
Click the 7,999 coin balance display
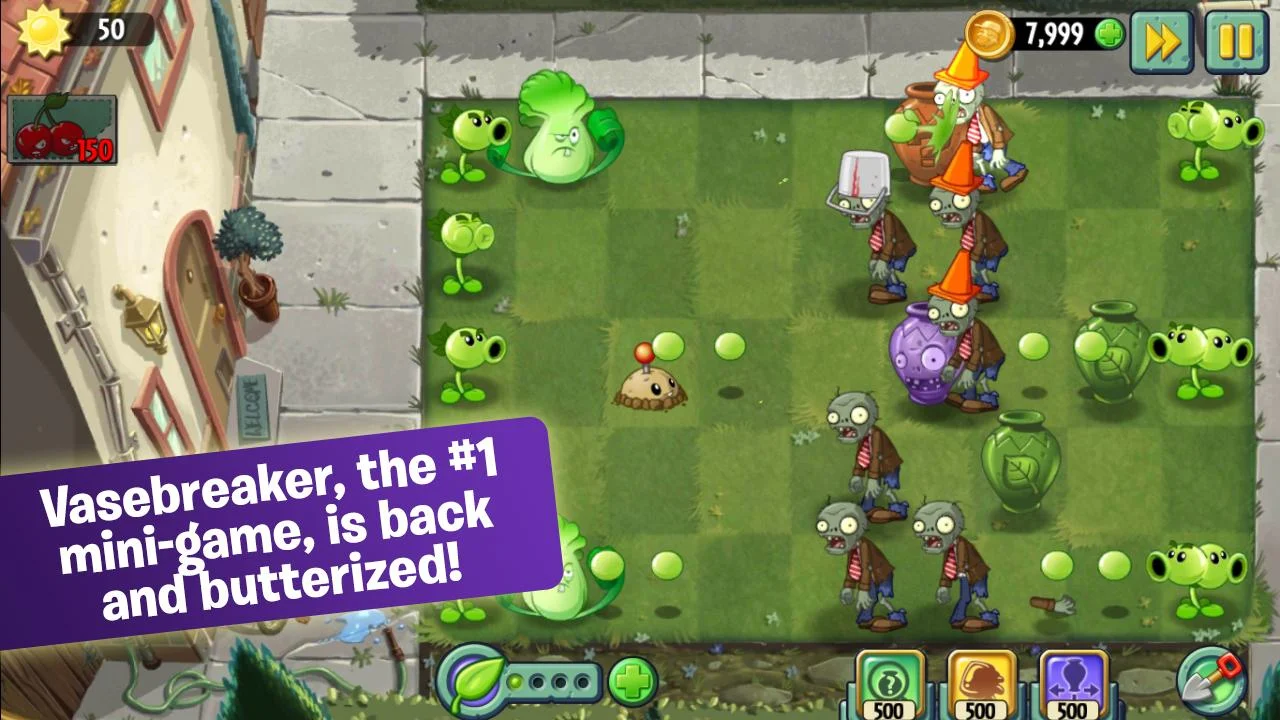[1053, 31]
